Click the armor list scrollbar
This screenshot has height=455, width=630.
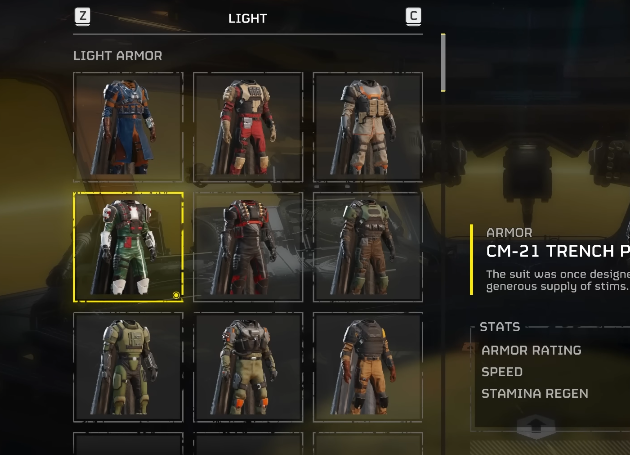443,62
